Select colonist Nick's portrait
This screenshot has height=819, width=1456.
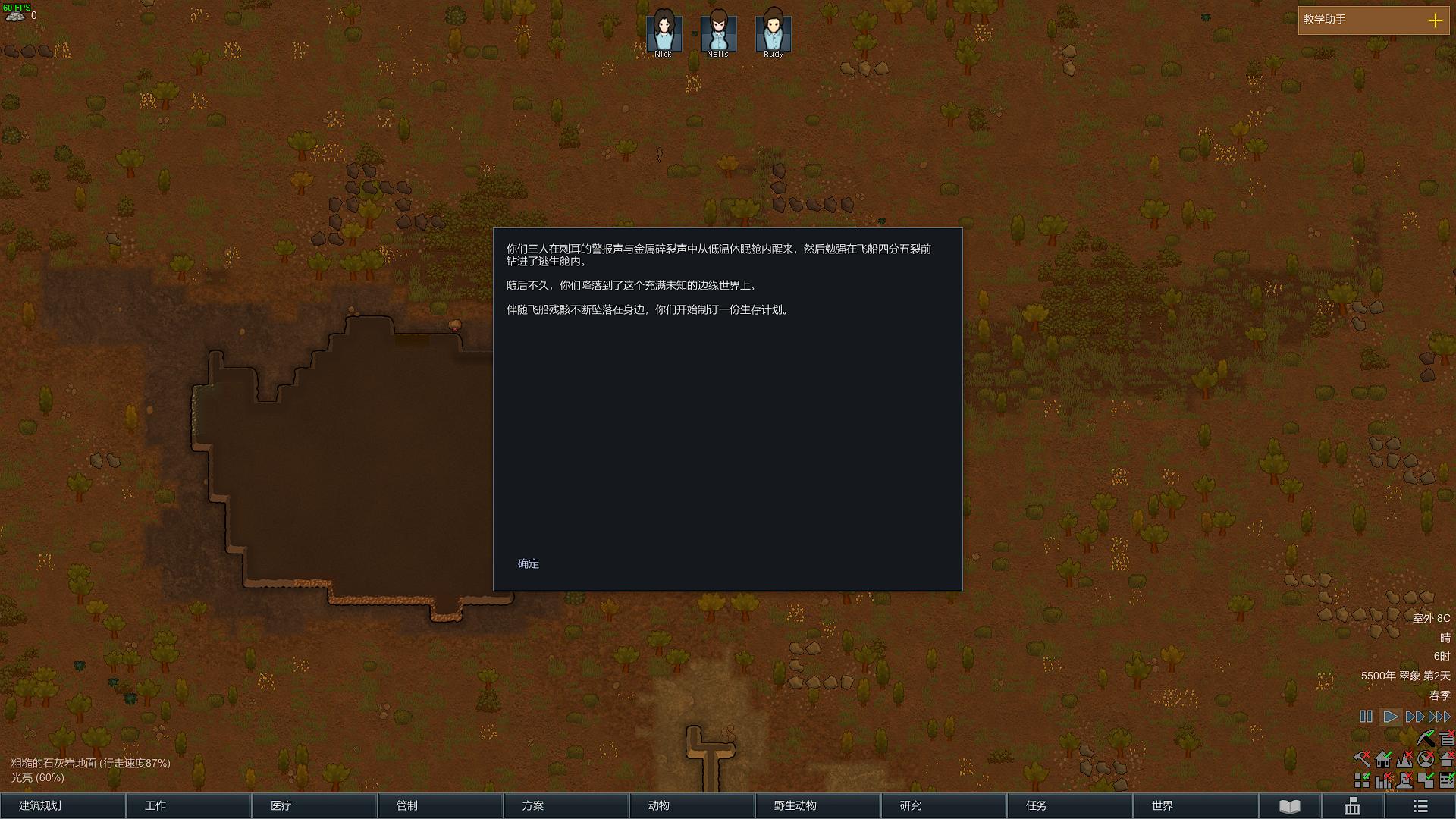664,33
